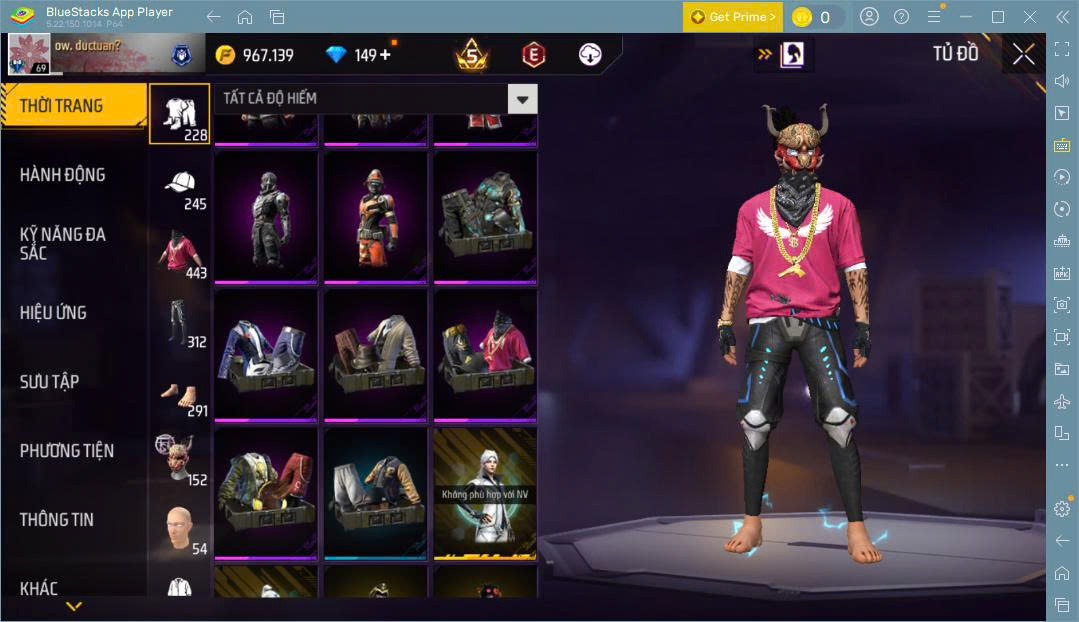Click the BlueStacks Get Prime button
The height and width of the screenshot is (622, 1079).
pyautogui.click(x=732, y=17)
